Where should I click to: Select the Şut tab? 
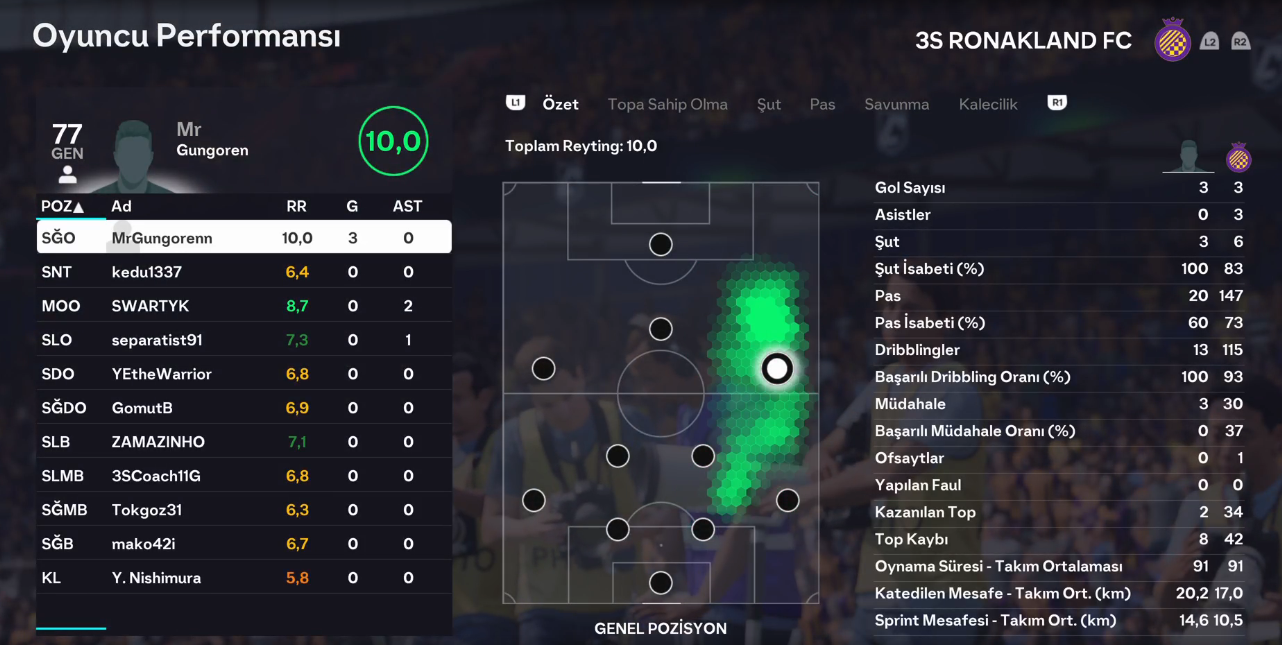click(x=769, y=104)
